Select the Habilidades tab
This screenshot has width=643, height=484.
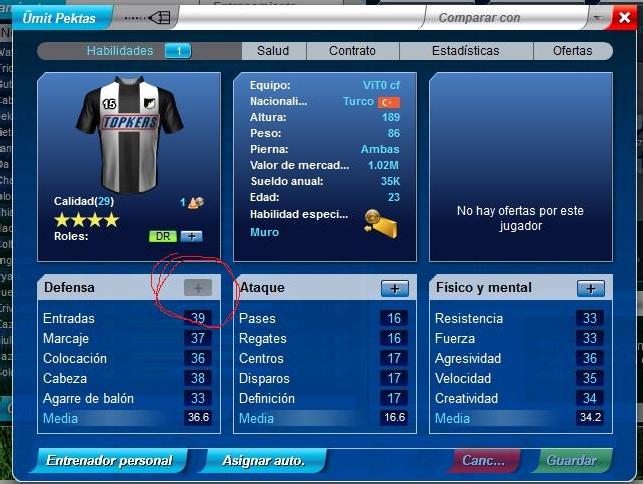point(137,51)
